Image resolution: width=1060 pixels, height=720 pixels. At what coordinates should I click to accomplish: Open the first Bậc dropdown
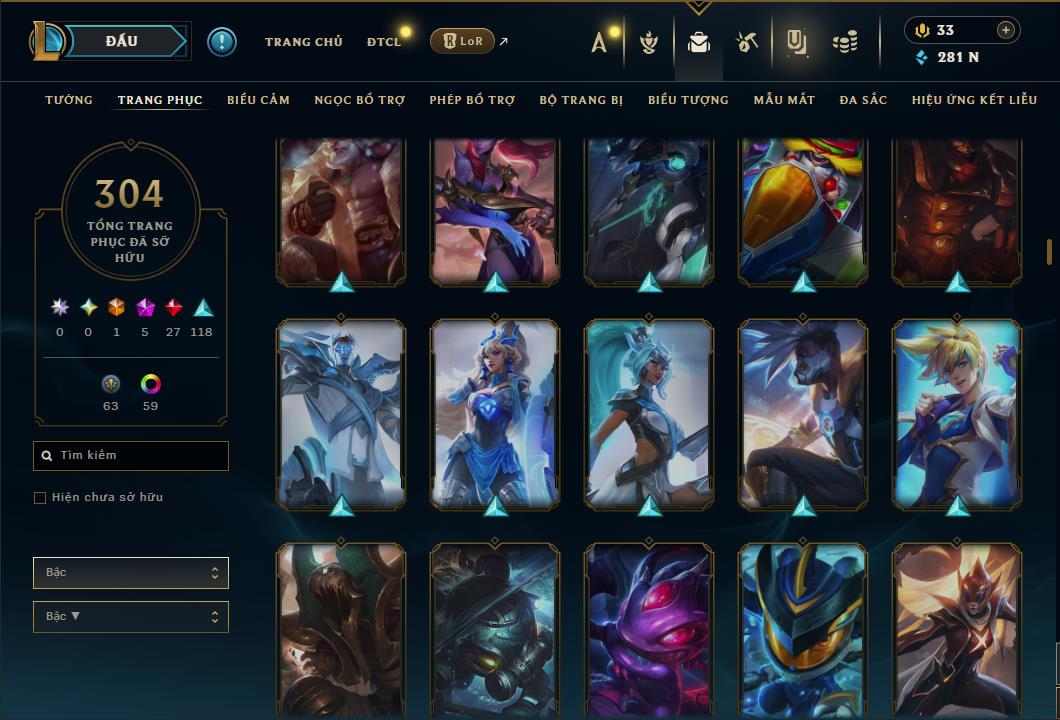pos(130,573)
